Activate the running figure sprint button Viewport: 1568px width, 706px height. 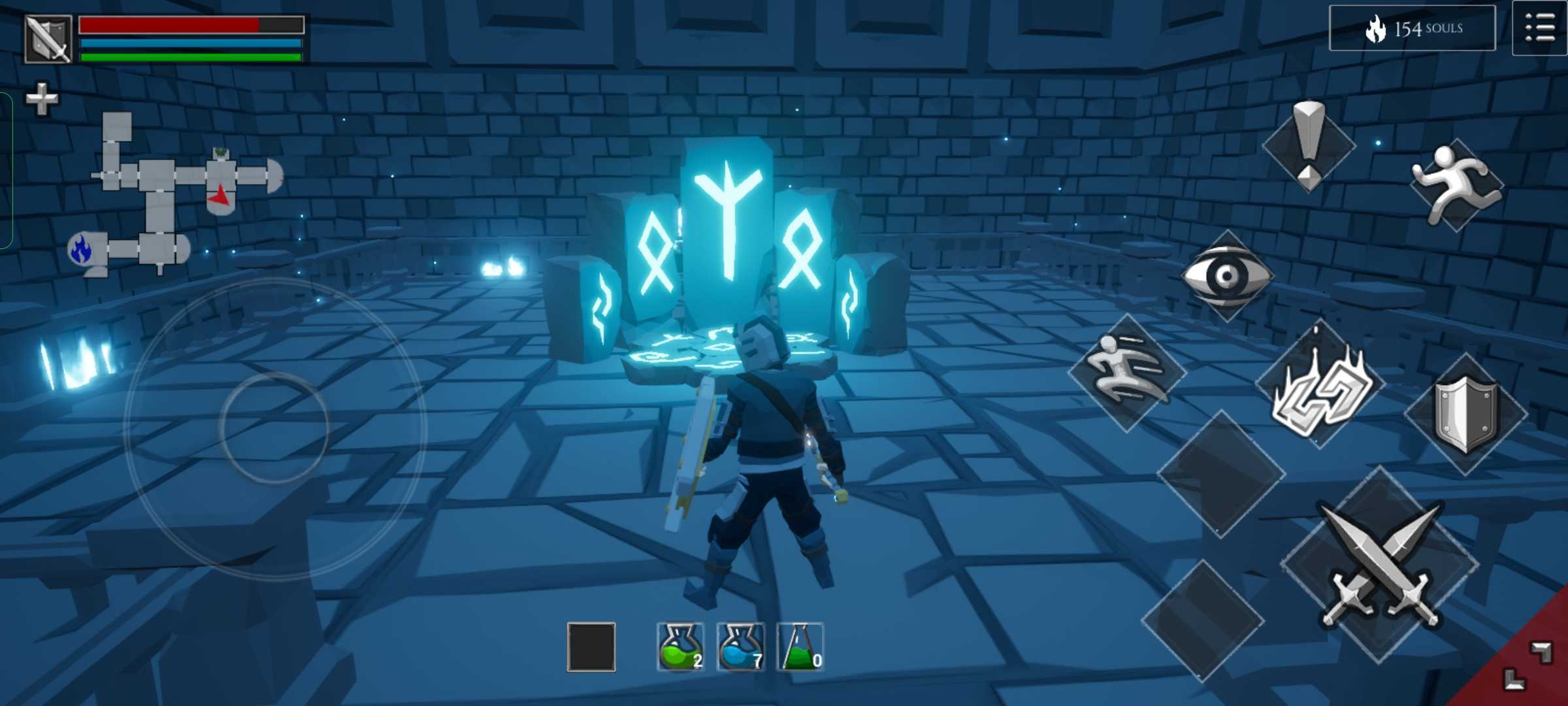(1456, 184)
